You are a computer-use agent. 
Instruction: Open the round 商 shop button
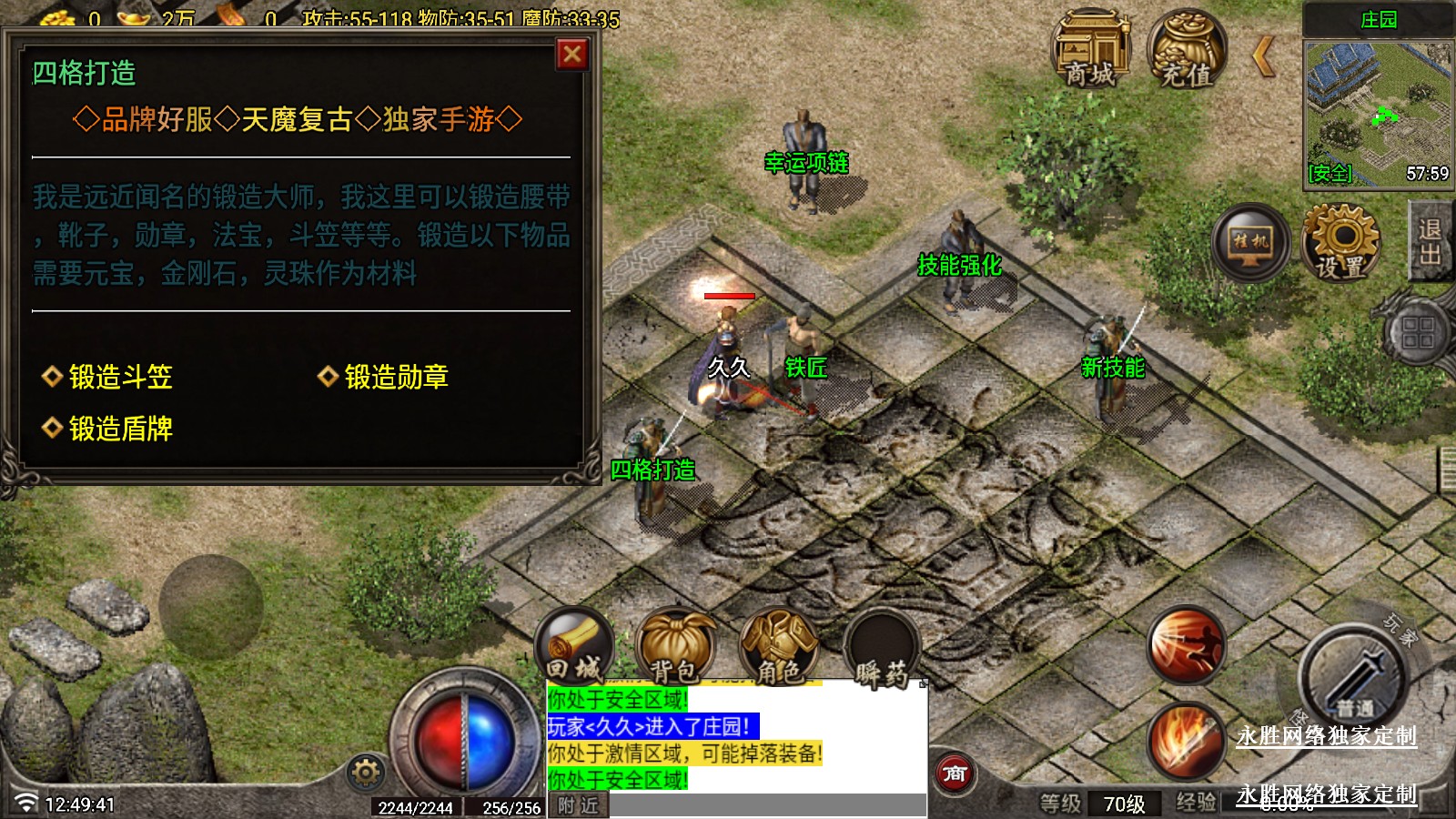coord(955,774)
